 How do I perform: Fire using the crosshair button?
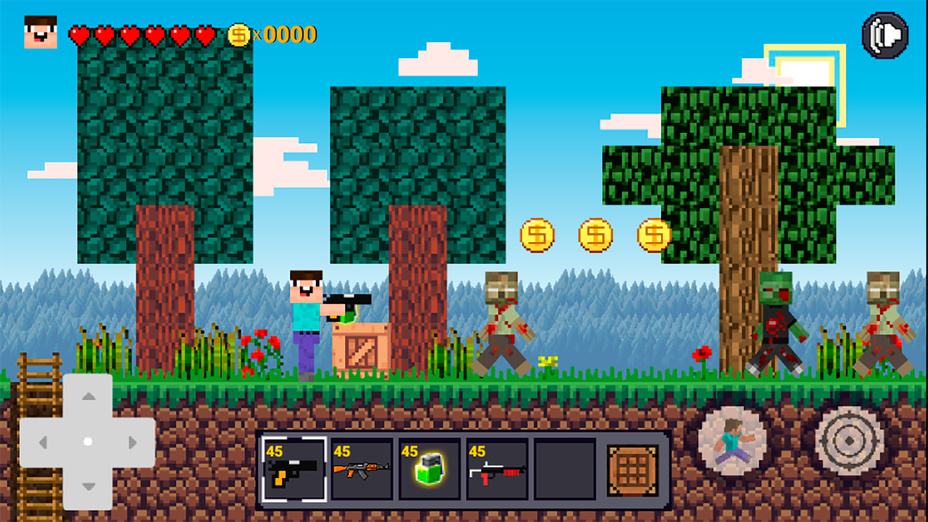[849, 439]
